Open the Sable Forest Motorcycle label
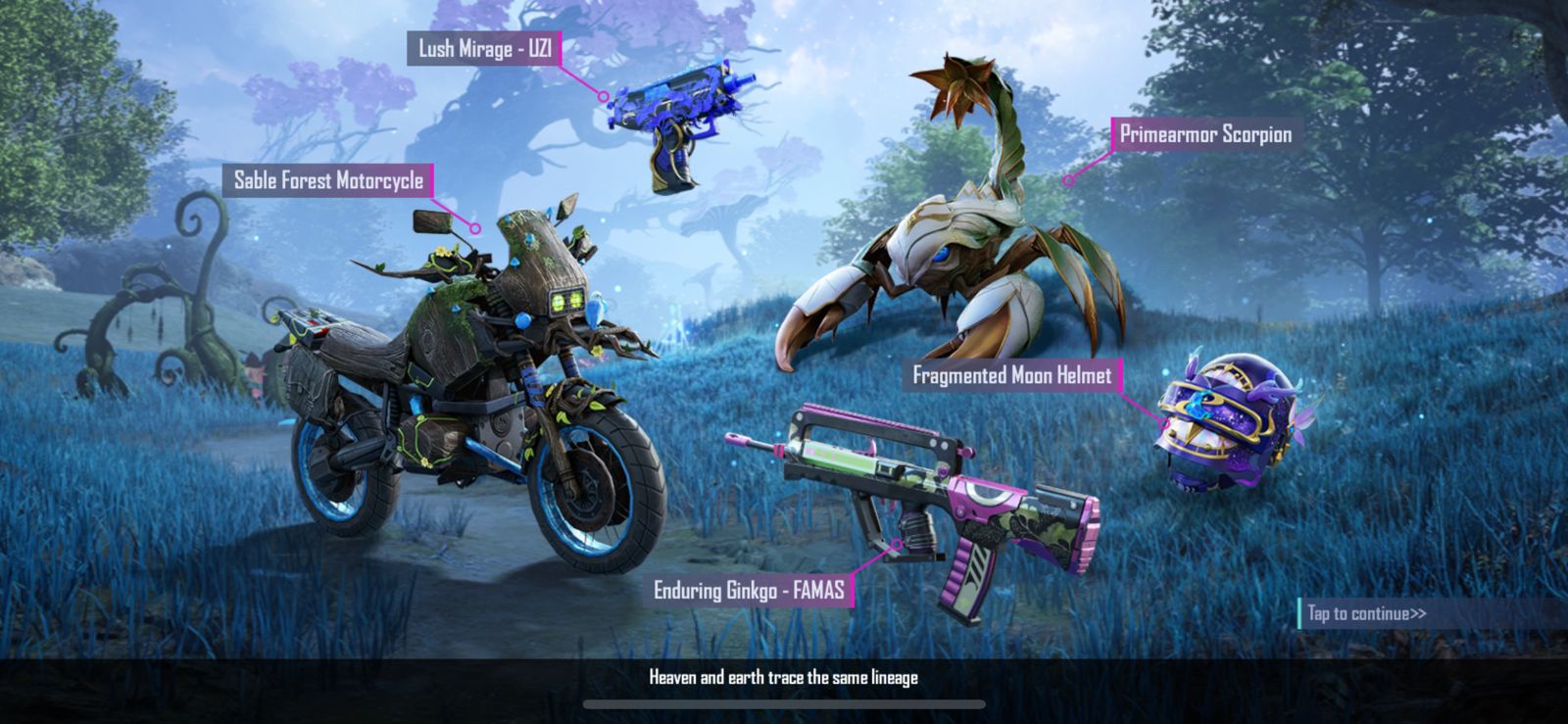Viewport: 1568px width, 724px height. coord(330,180)
